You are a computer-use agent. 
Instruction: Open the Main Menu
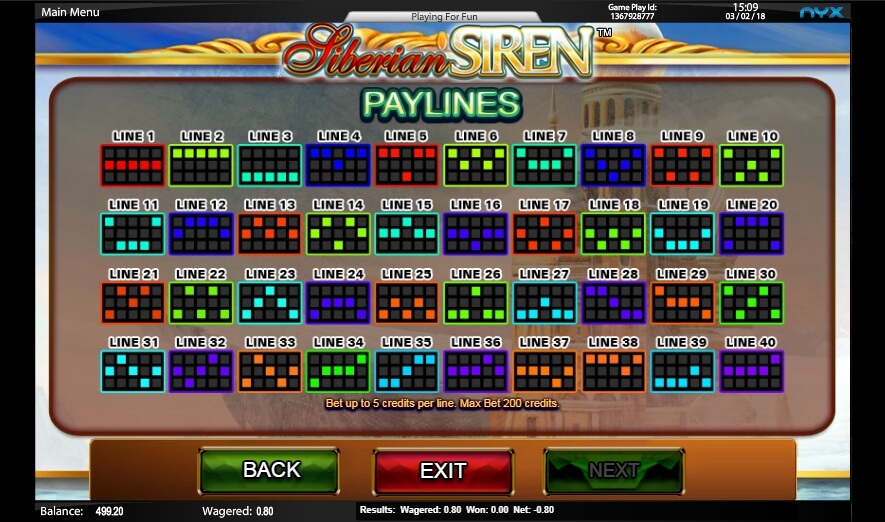71,12
